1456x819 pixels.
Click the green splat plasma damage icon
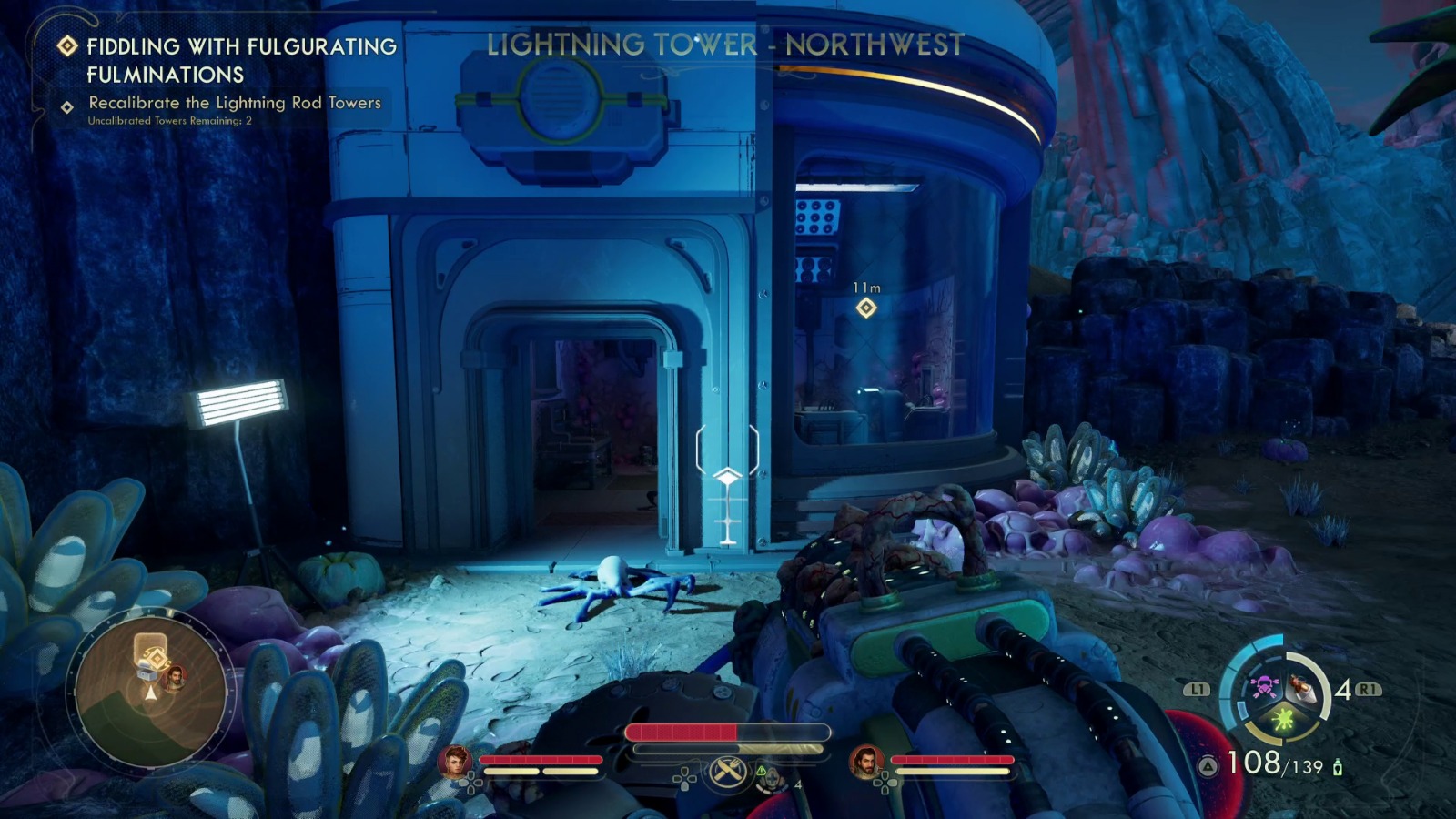tap(1282, 720)
